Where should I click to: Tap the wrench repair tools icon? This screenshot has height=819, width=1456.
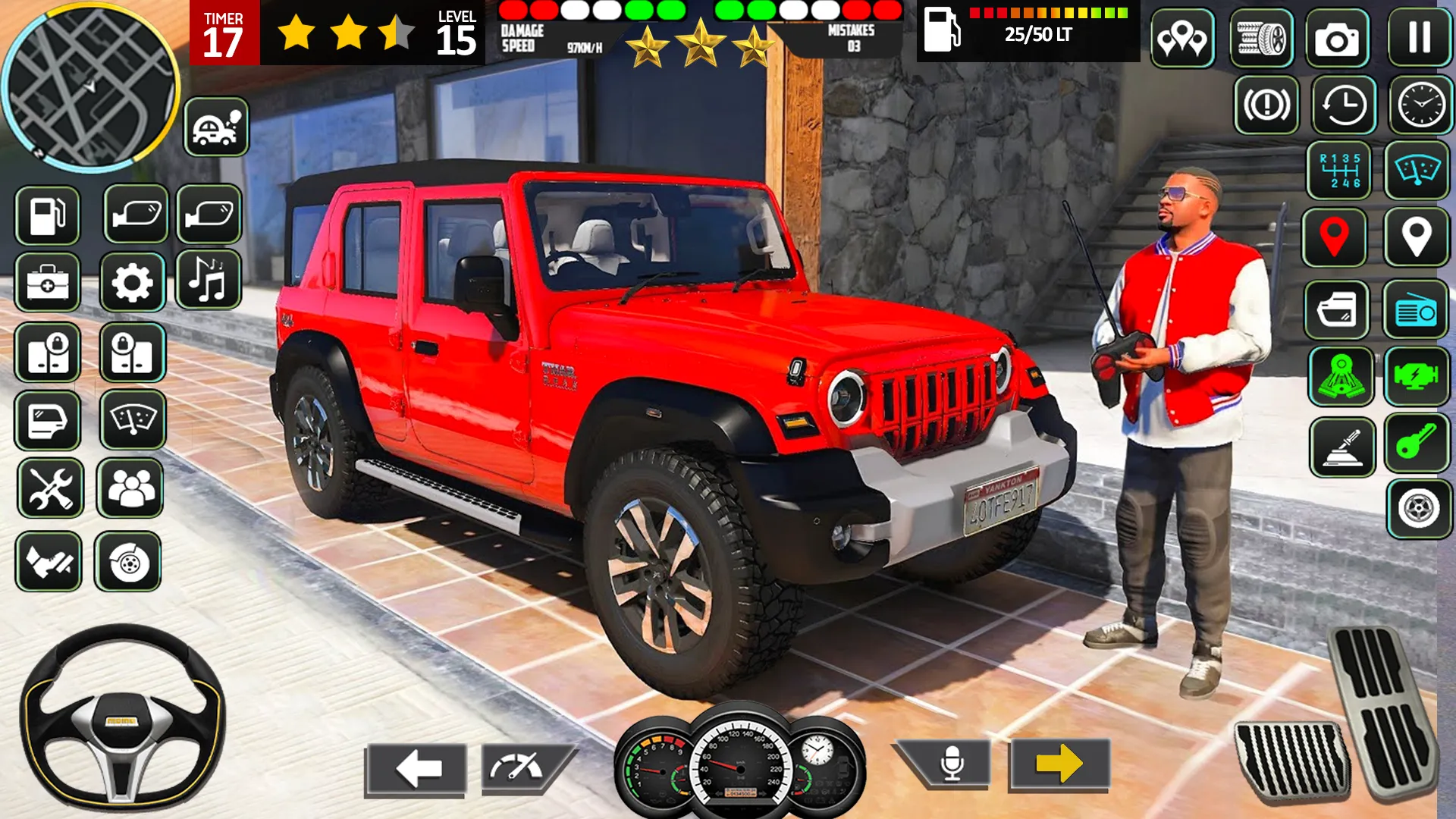tap(49, 489)
